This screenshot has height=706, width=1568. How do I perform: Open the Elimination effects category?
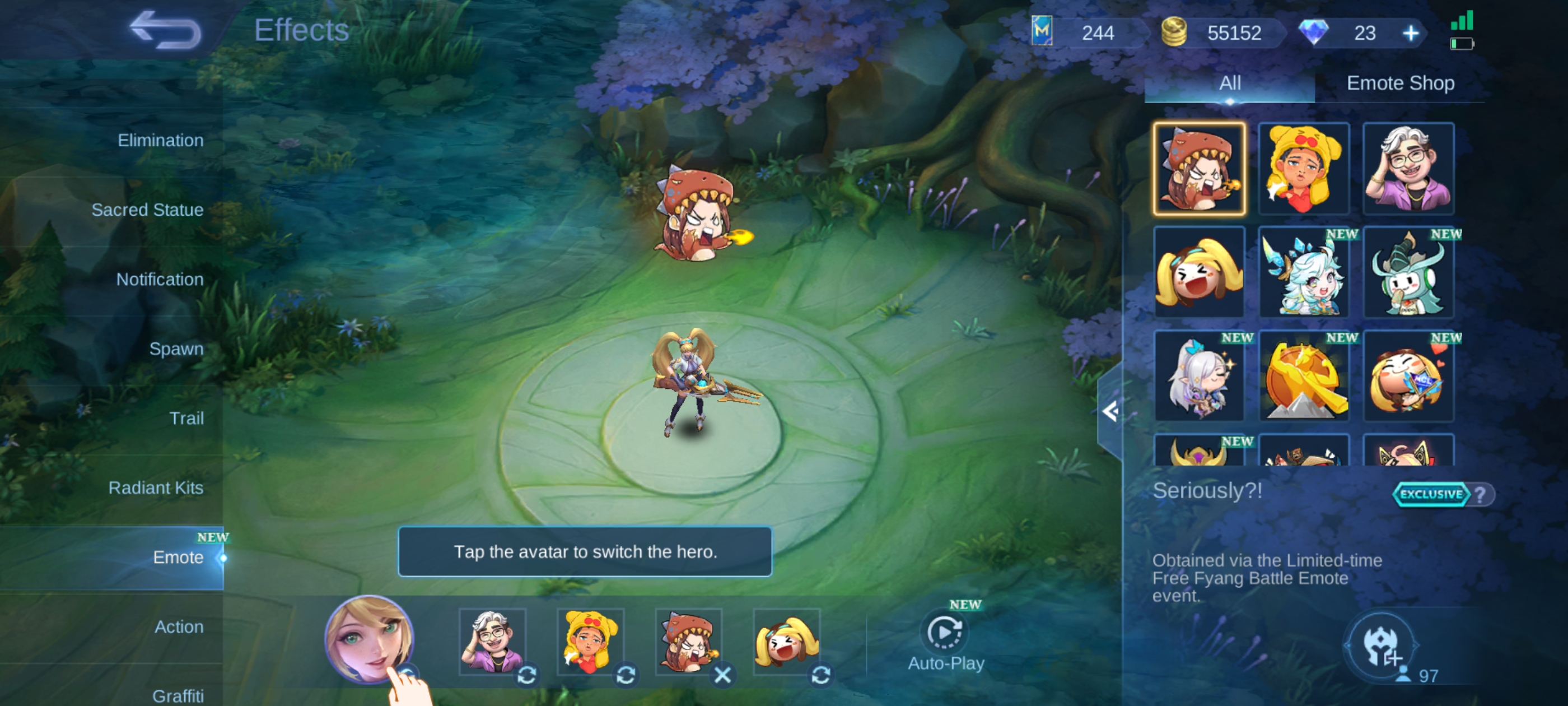(x=160, y=140)
